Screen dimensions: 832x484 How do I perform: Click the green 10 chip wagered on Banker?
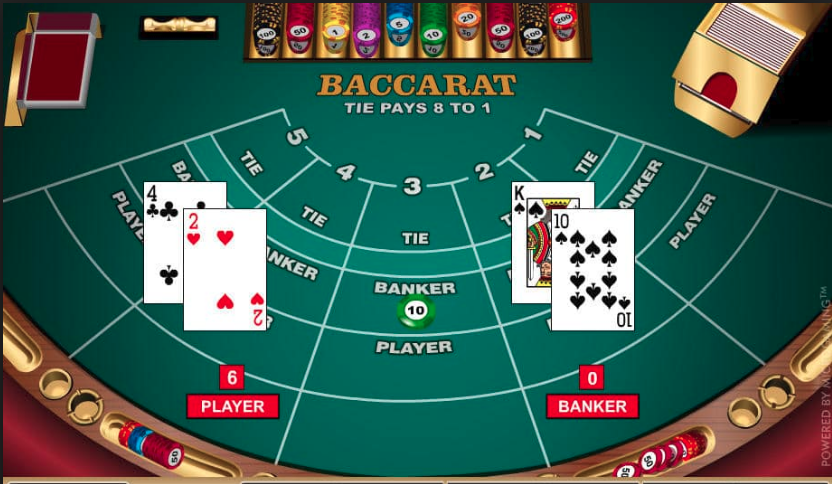416,313
